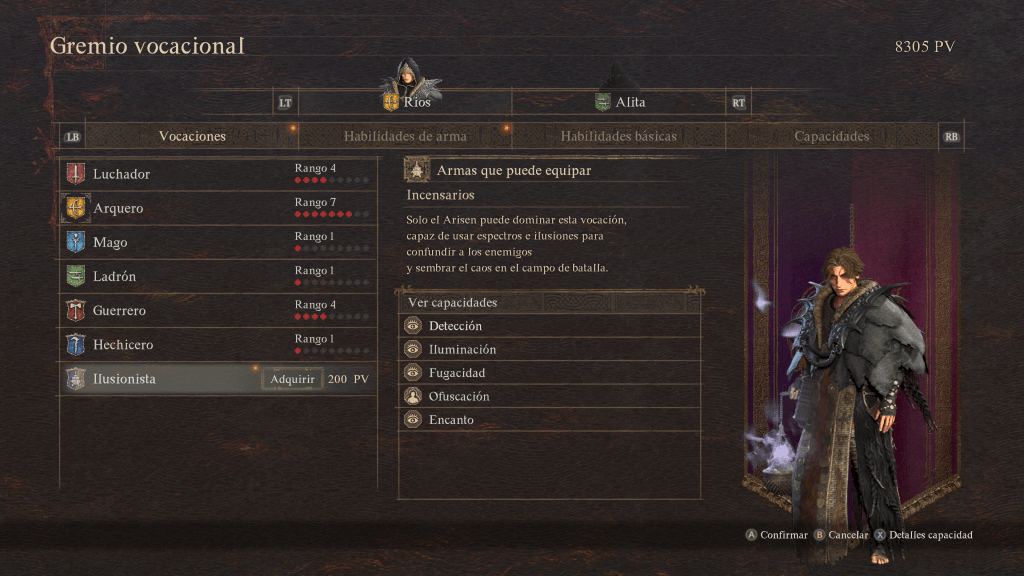Image resolution: width=1024 pixels, height=576 pixels.
Task: Show the Habilidades básicas tab
Action: tap(618, 136)
